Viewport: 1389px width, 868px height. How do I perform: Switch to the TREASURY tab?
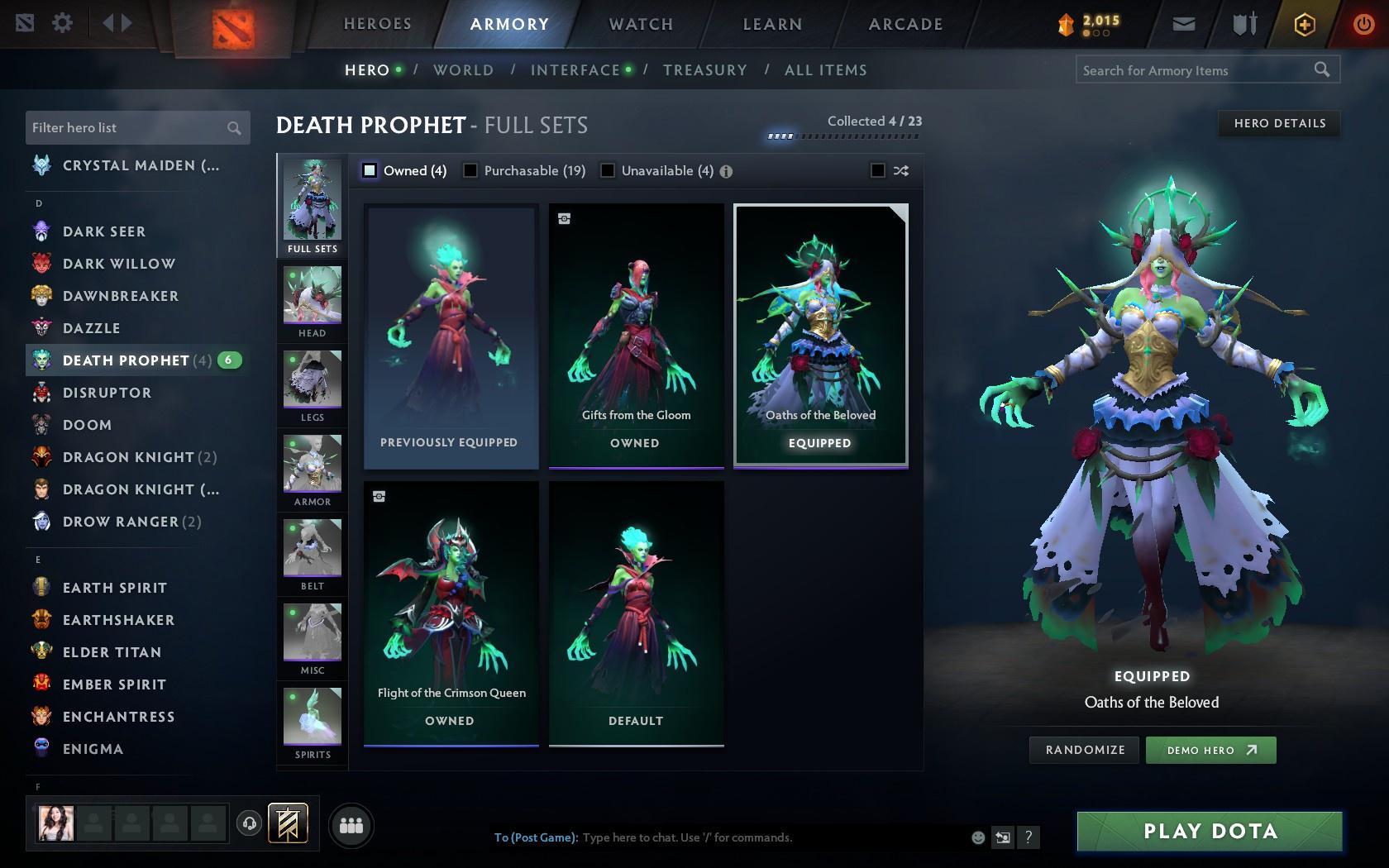coord(704,70)
